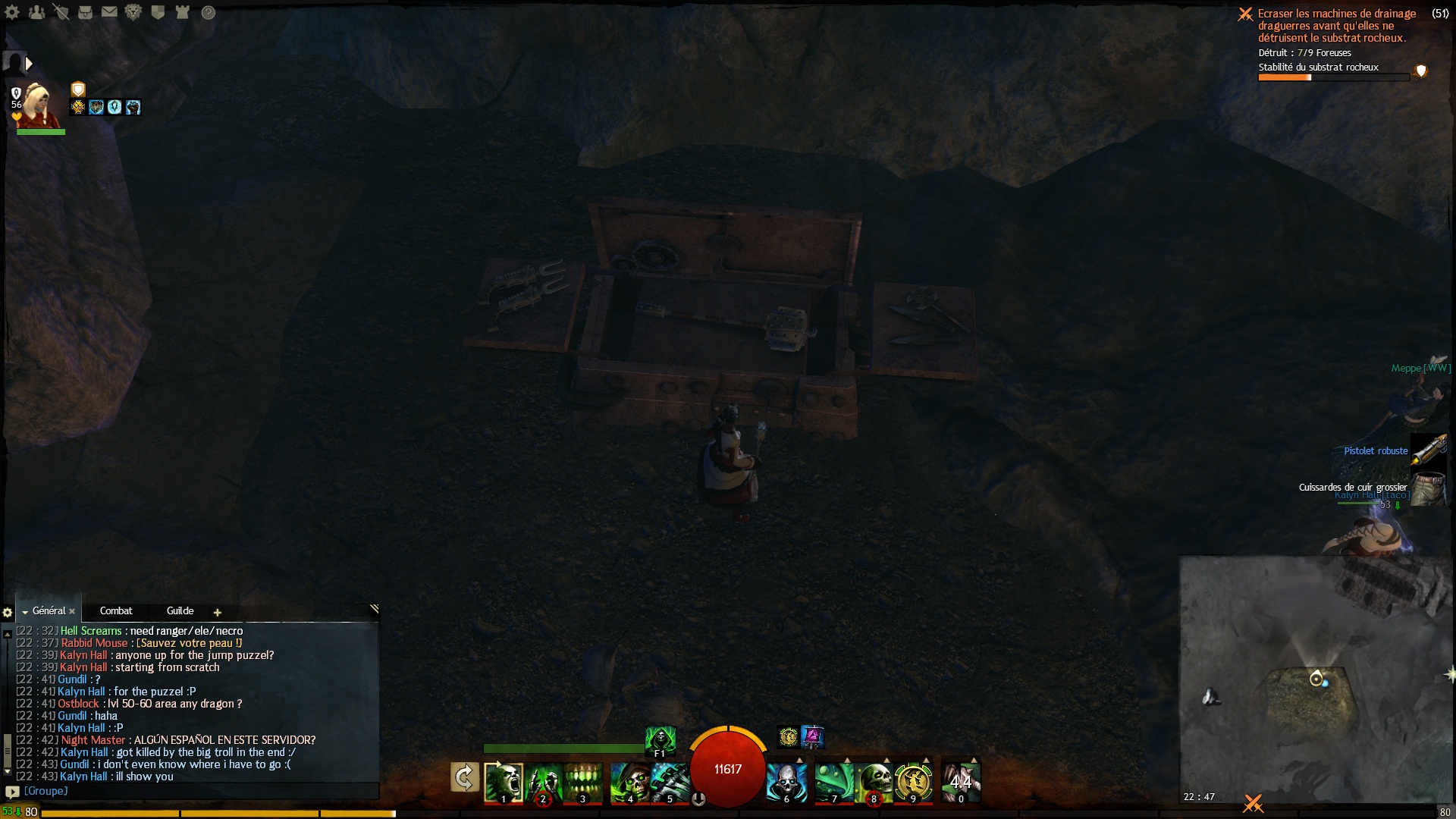Open the contacts and LFG panel

[36, 12]
